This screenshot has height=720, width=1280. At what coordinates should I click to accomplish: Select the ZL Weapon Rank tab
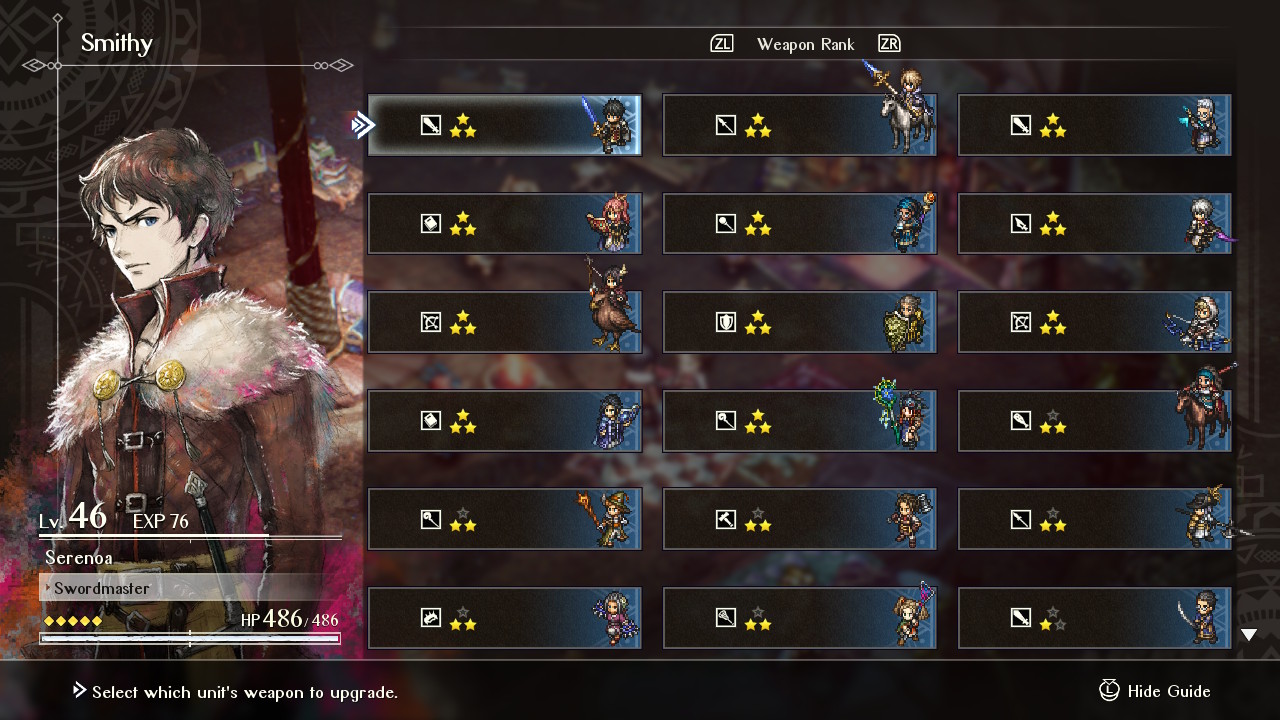pyautogui.click(x=720, y=43)
